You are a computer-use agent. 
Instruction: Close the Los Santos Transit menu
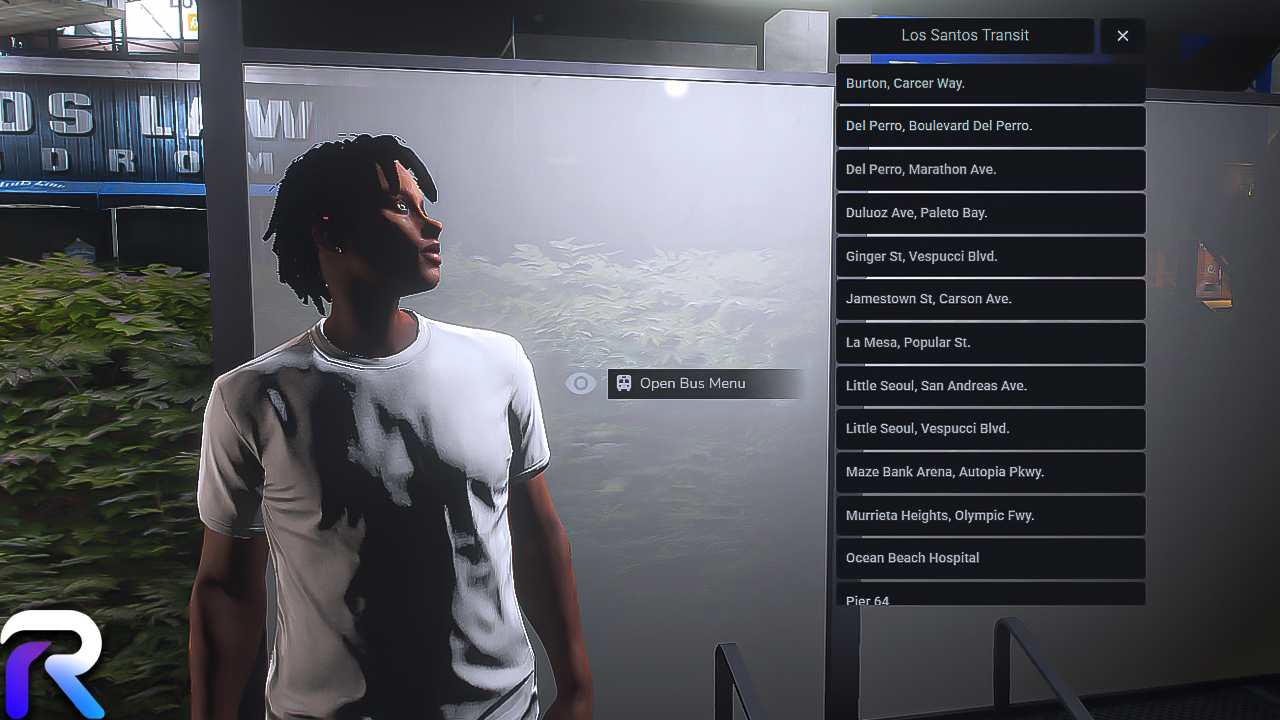1122,36
